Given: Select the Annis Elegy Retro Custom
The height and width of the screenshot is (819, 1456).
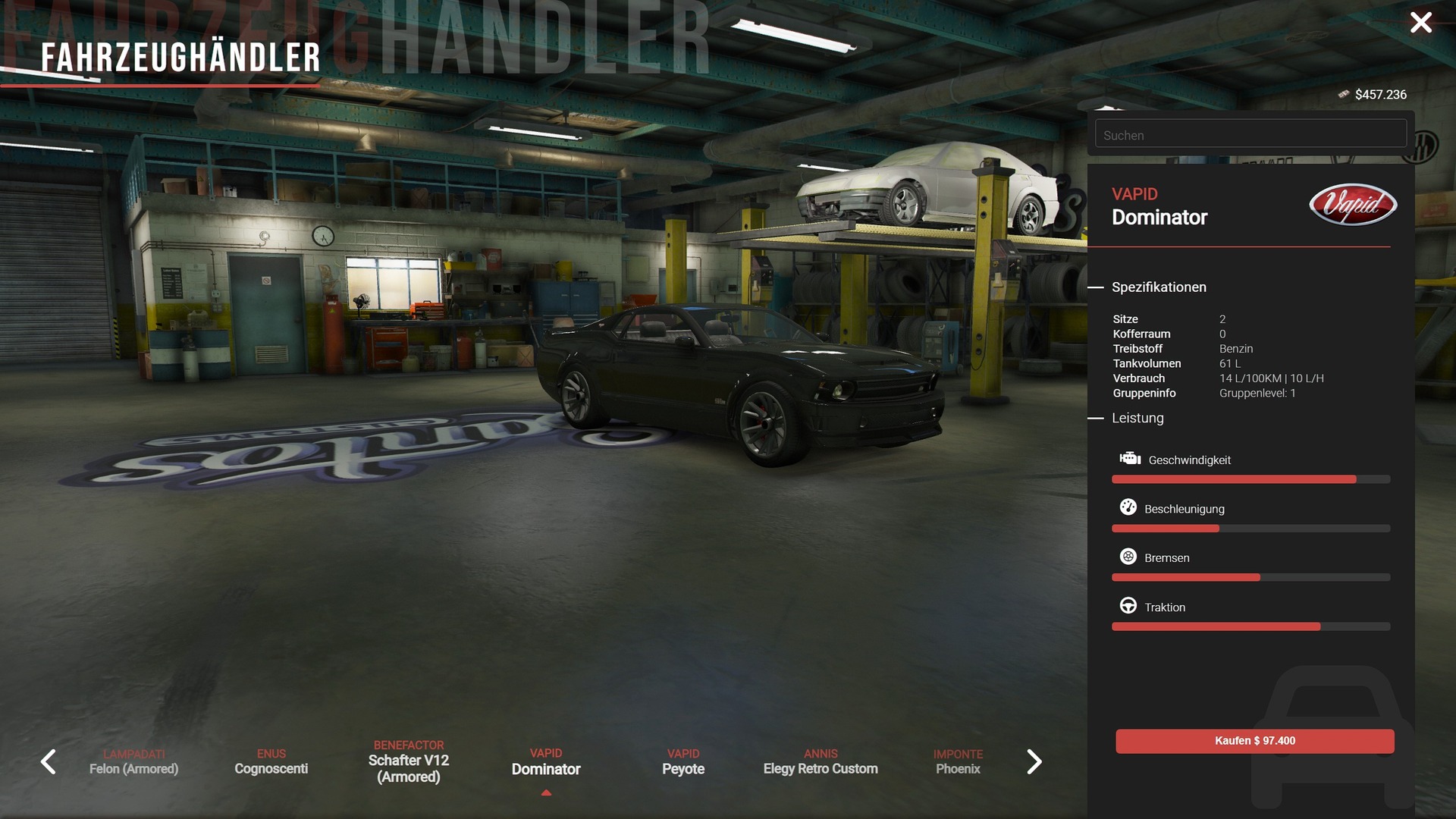Looking at the screenshot, I should 821,762.
